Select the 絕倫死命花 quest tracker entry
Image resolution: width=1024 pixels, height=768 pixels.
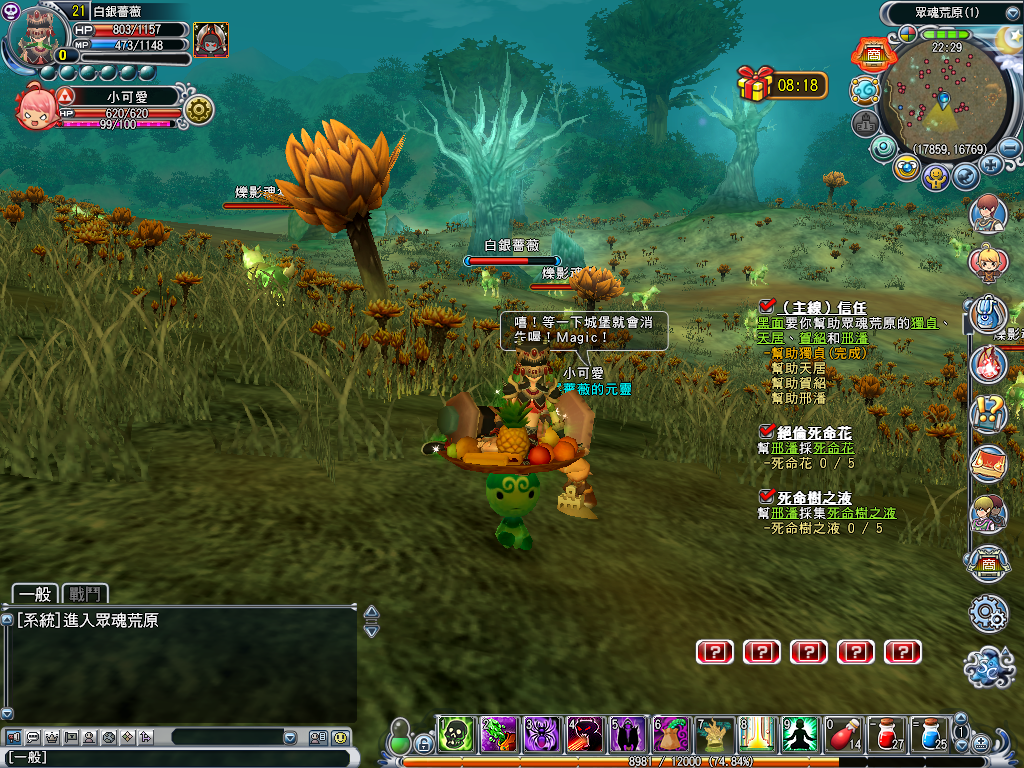tap(814, 433)
